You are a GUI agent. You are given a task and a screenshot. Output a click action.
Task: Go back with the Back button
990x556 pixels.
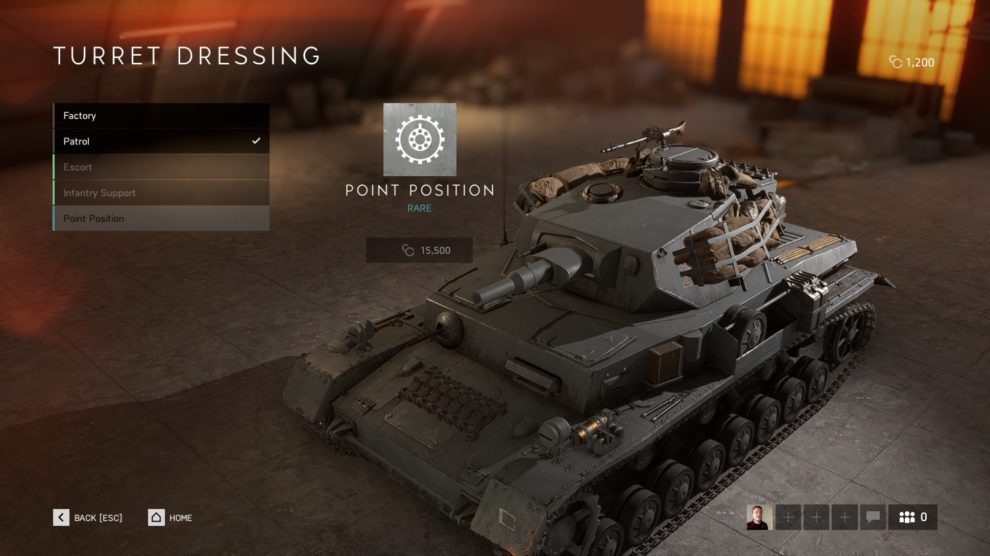click(88, 517)
